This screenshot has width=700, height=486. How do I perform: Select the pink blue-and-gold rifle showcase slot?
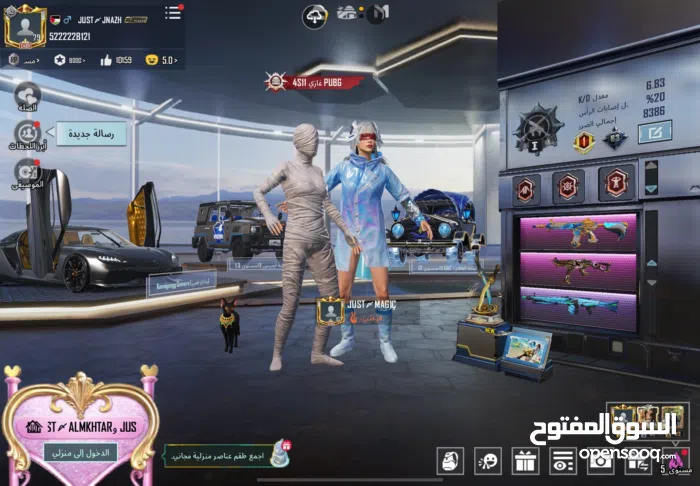click(x=578, y=231)
